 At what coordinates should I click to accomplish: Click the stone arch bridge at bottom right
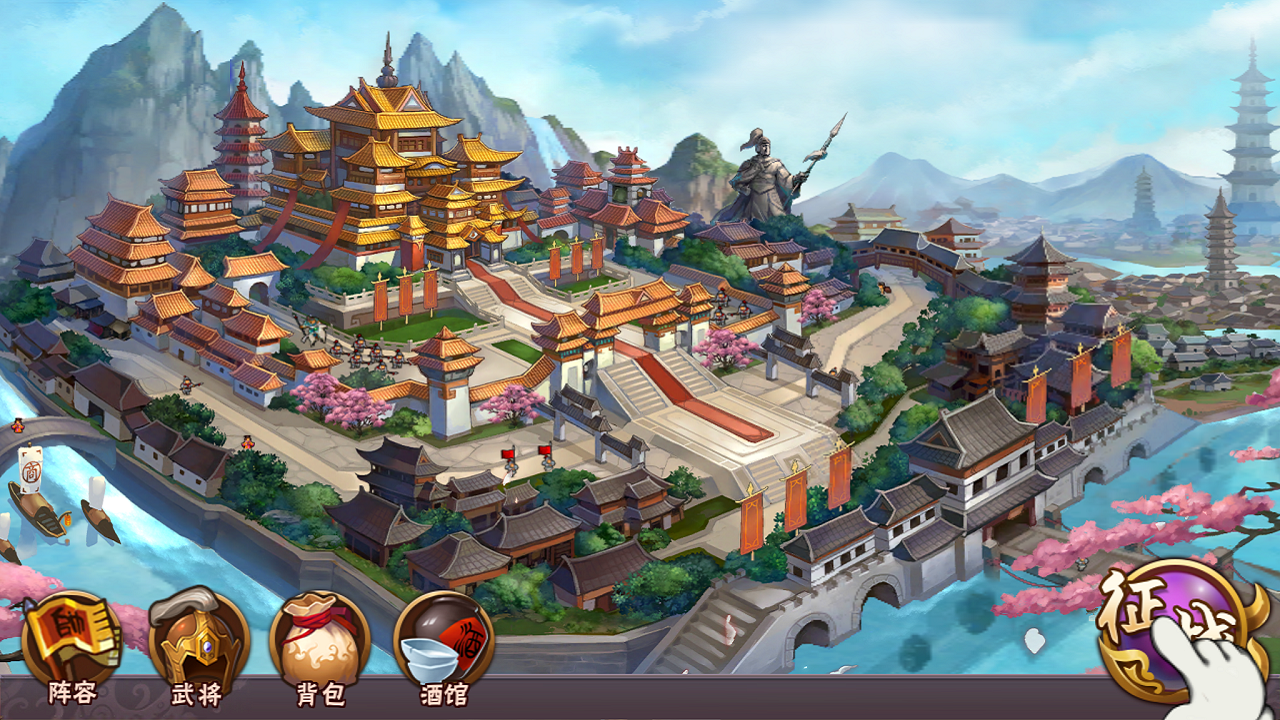click(x=880, y=590)
